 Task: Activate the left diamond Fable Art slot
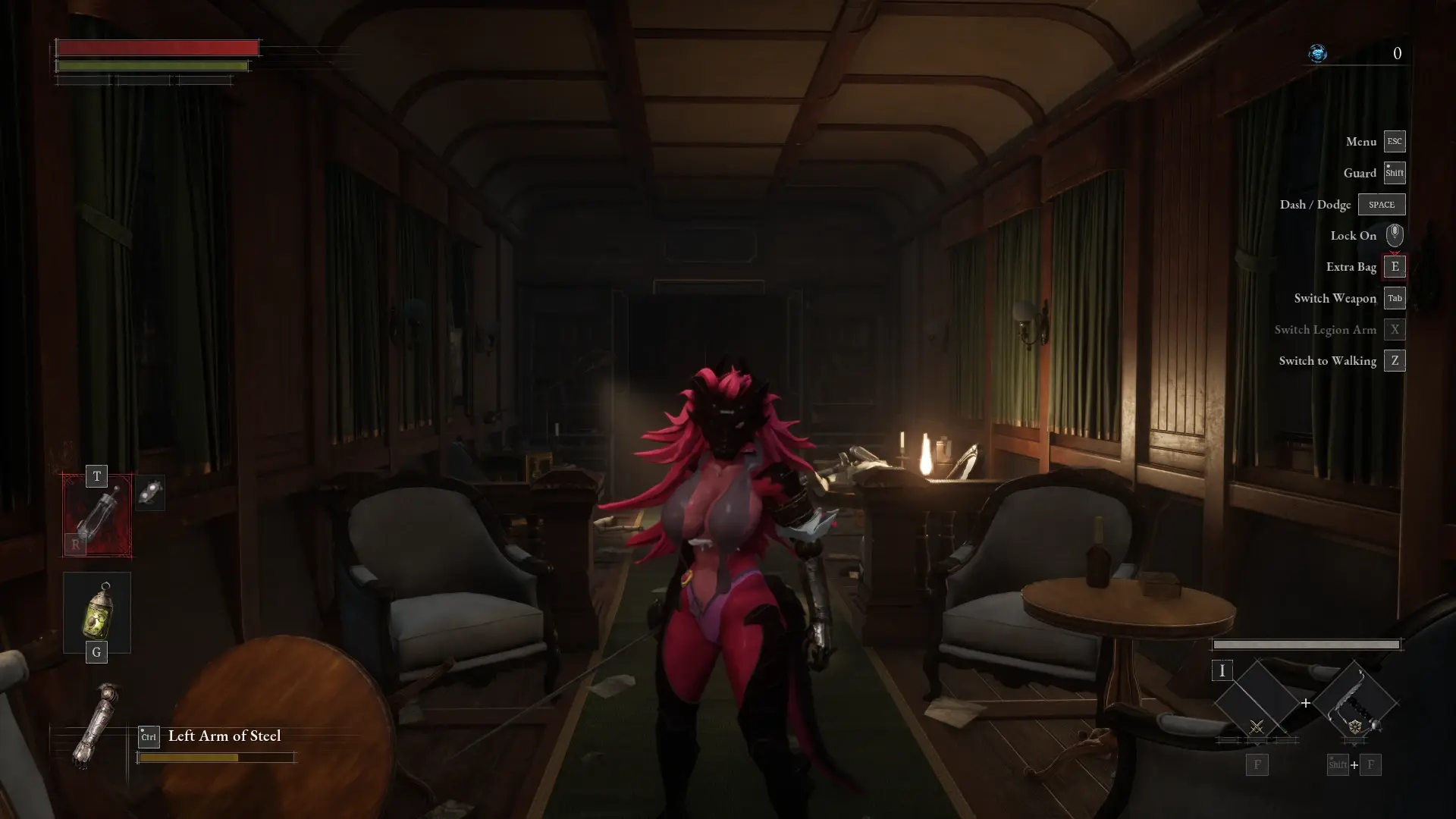tap(1257, 703)
